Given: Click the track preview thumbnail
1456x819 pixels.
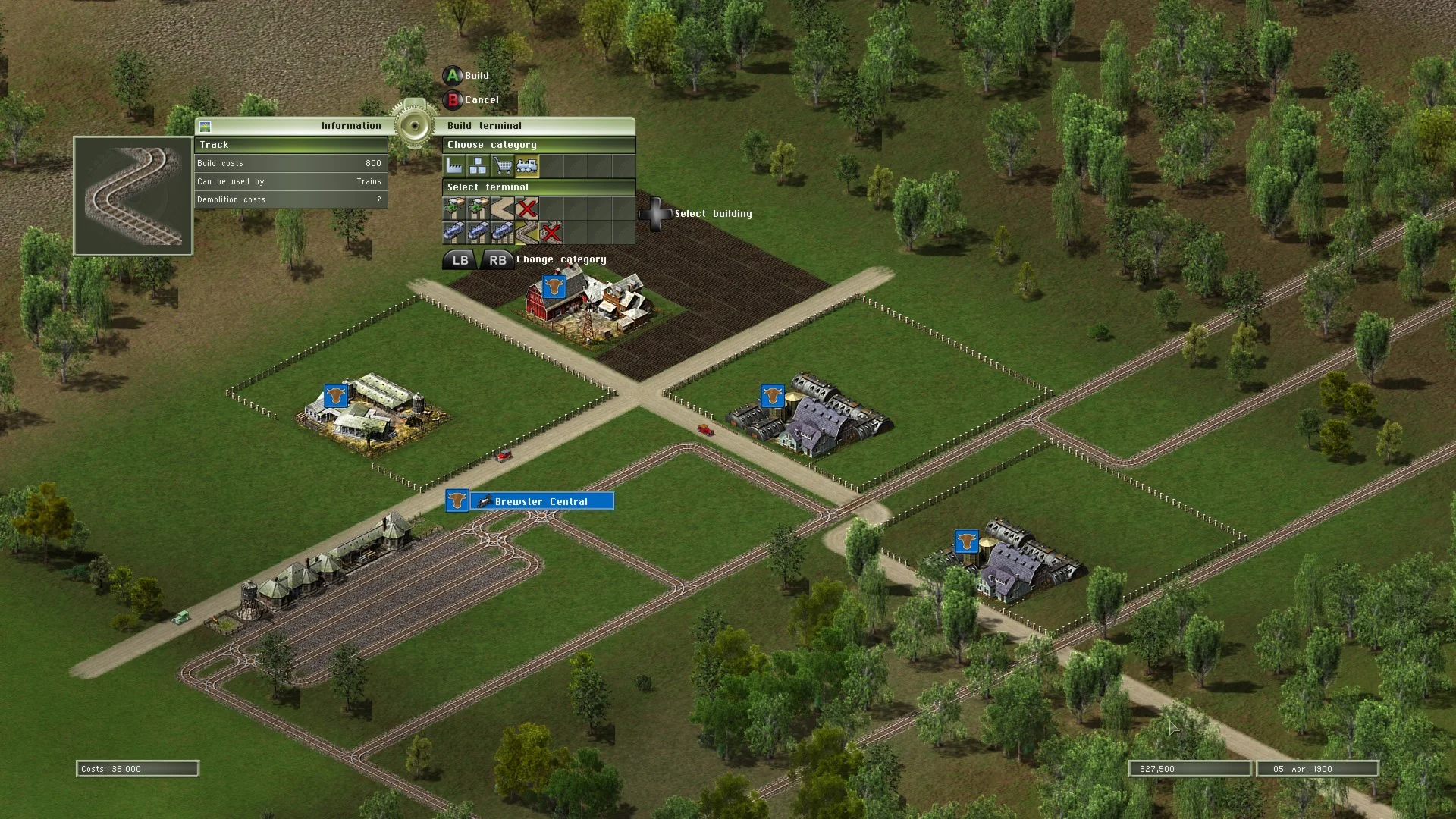Looking at the screenshot, I should pos(133,196).
